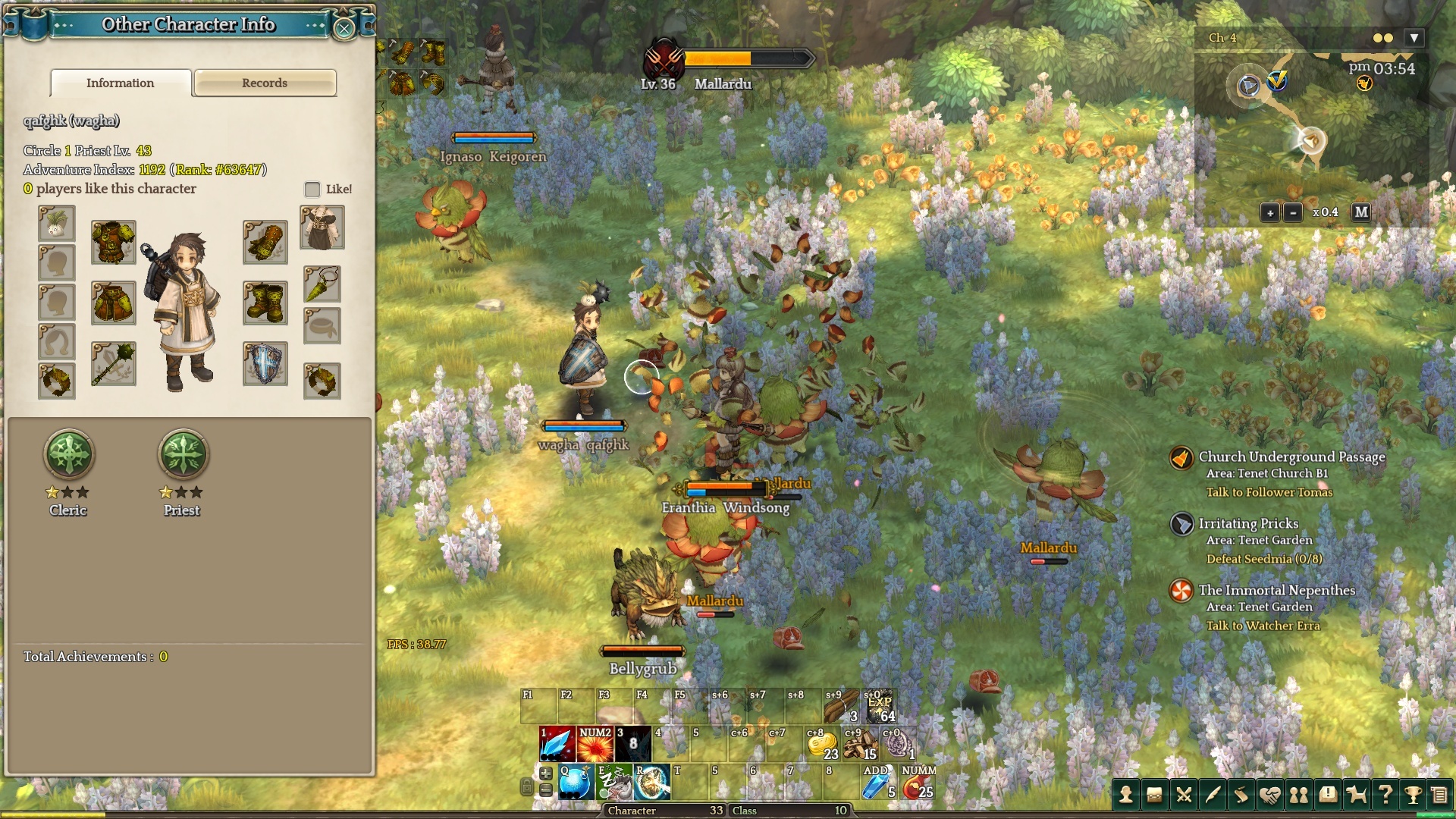This screenshot has height=819, width=1456.
Task: Inspect the equipped shield slot
Action: (x=265, y=364)
